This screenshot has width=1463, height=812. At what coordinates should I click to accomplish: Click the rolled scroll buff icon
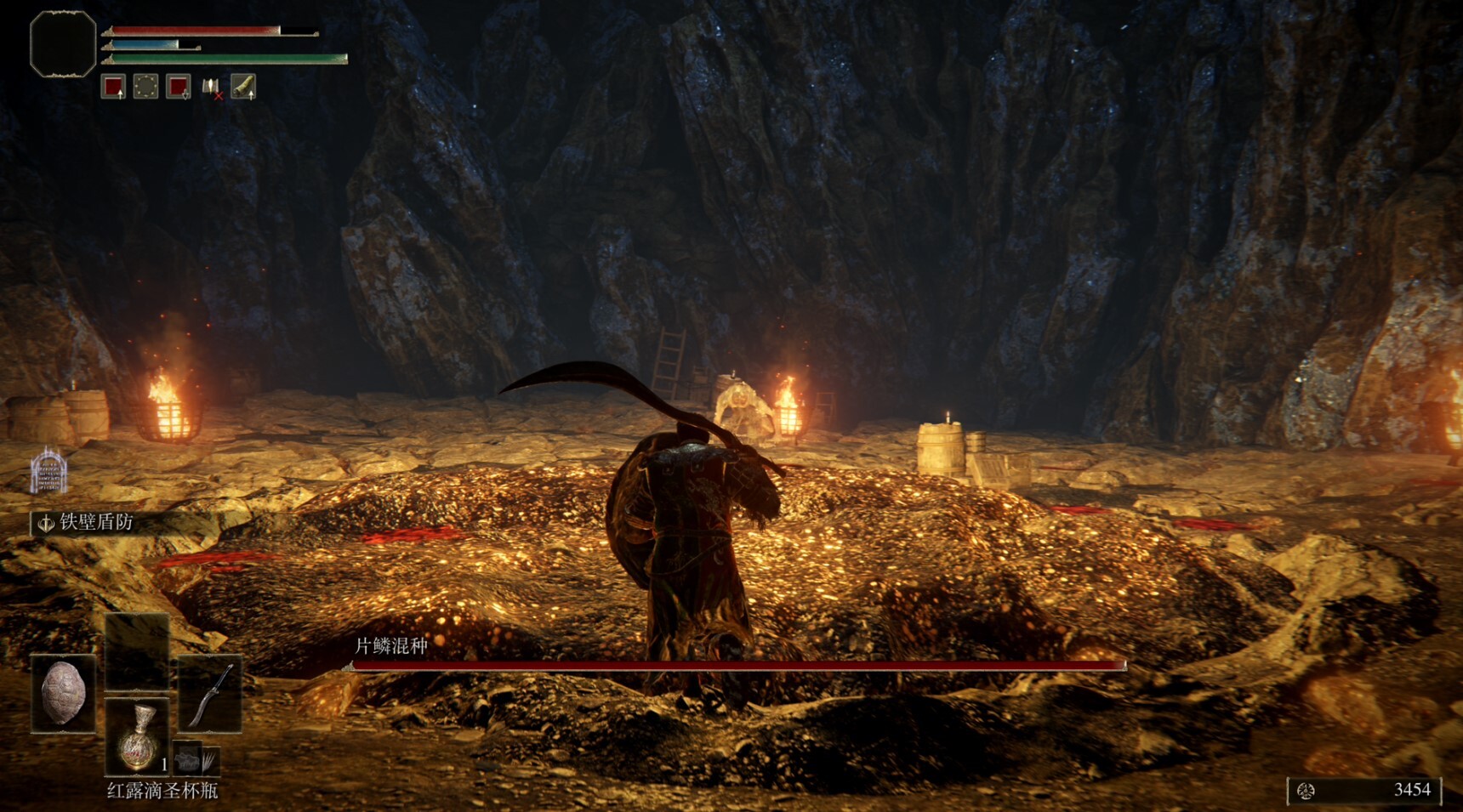(243, 87)
